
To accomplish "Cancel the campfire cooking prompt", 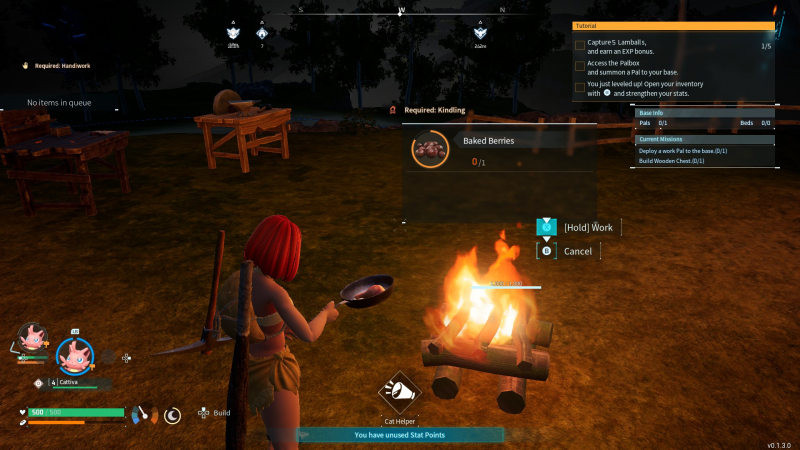I will (x=577, y=251).
